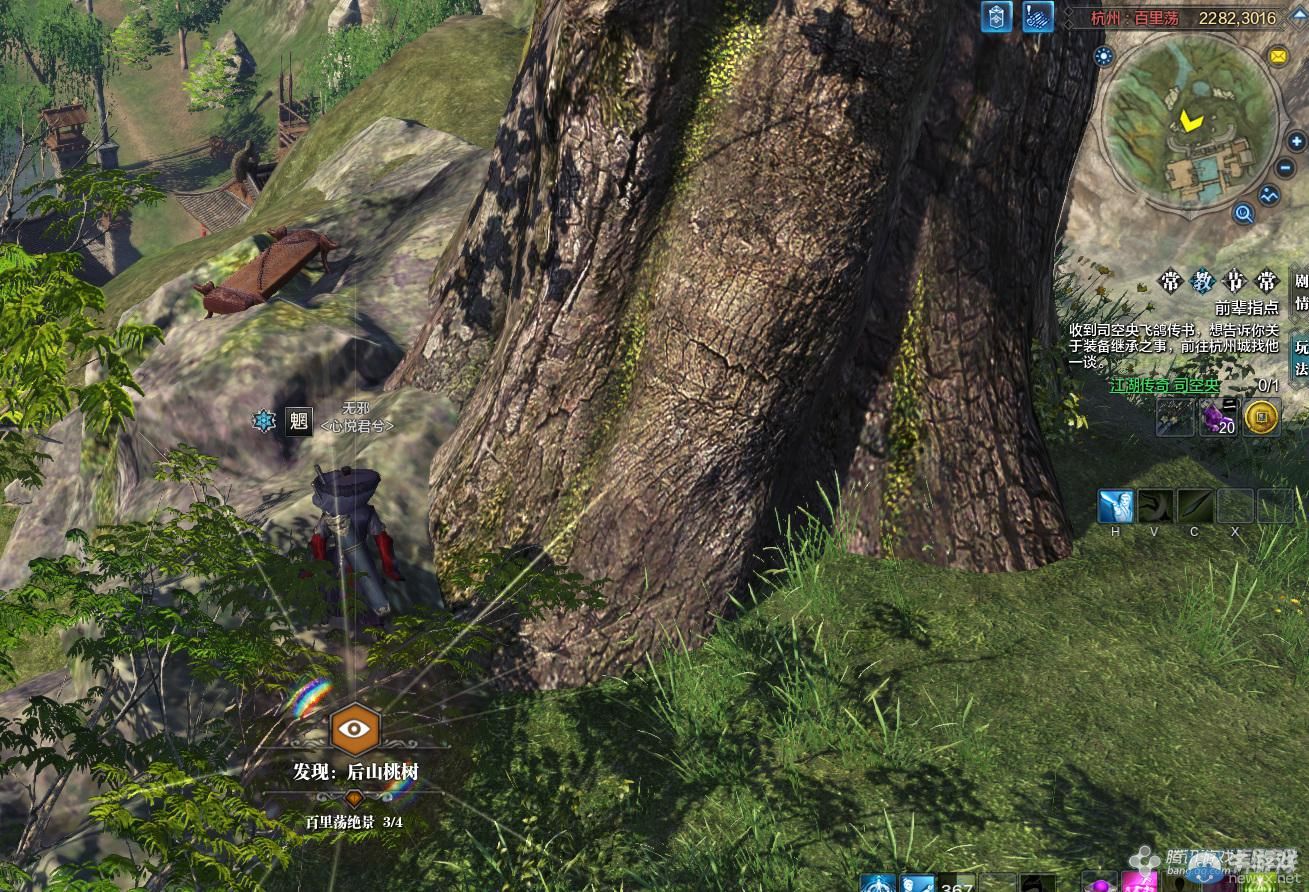Open the blue lantern icon at top
This screenshot has height=892, width=1309.
(x=997, y=17)
